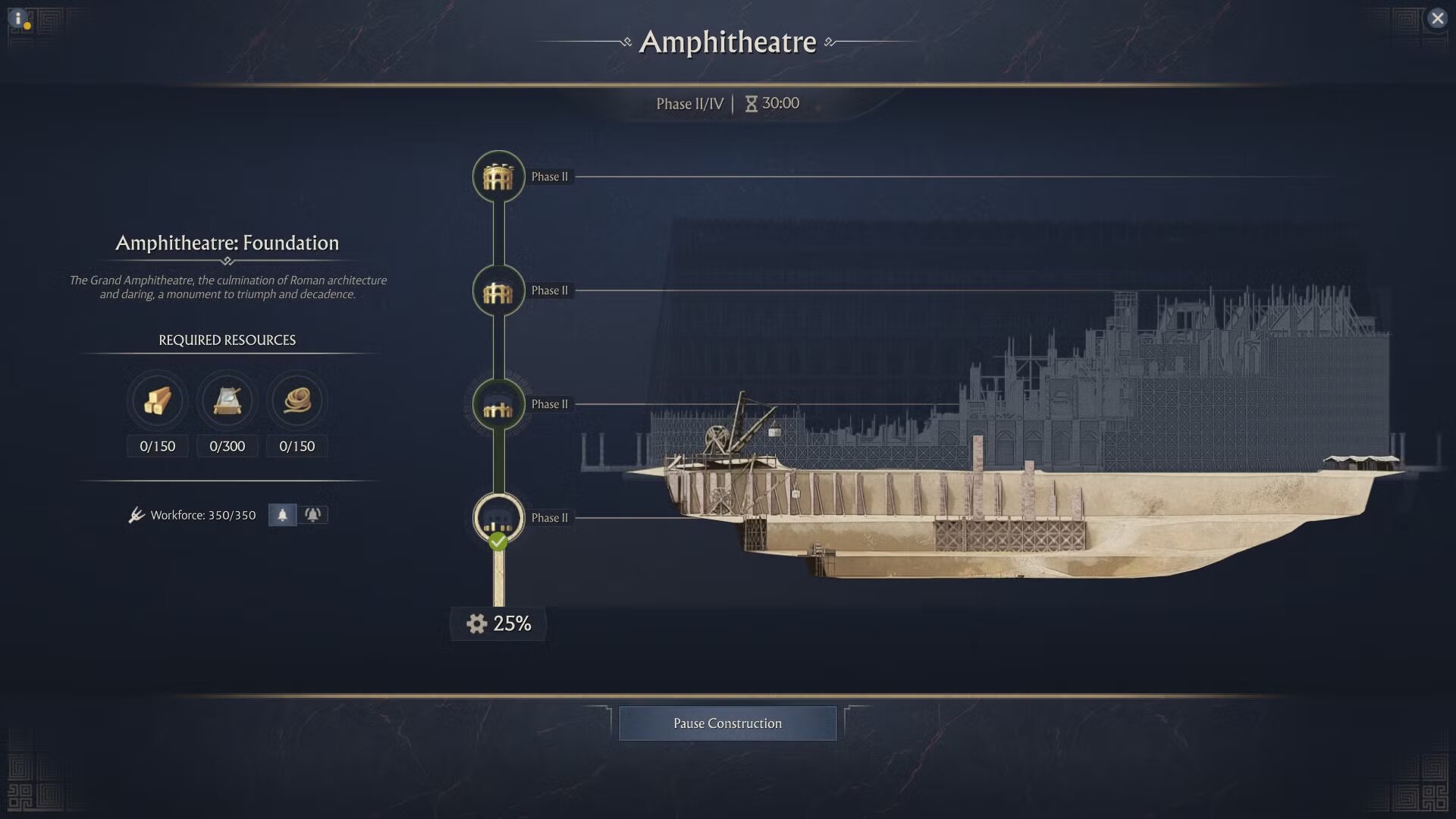Click the mortar trough resource icon
The height and width of the screenshot is (819, 1456).
click(227, 401)
